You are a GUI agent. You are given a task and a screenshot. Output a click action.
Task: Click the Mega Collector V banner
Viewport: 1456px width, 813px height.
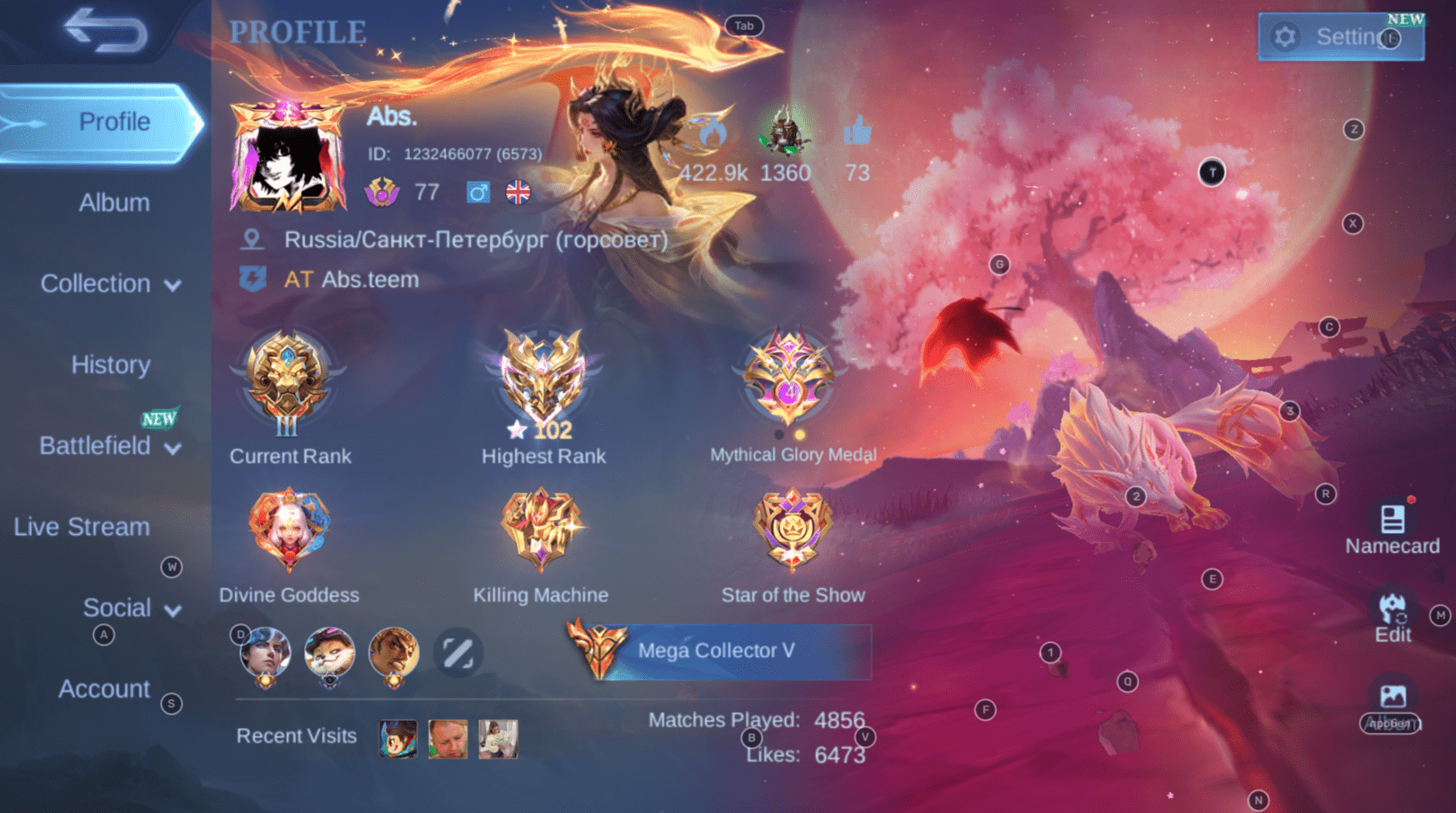click(718, 652)
